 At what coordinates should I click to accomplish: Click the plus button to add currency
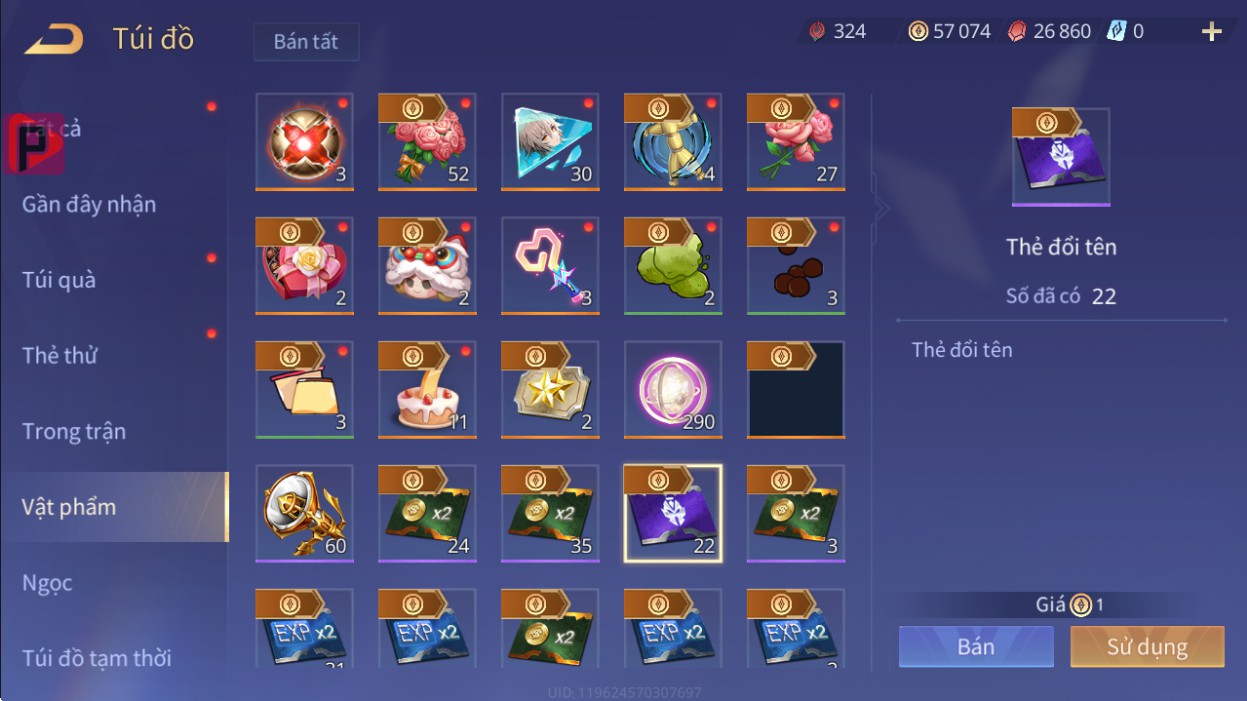click(1211, 32)
